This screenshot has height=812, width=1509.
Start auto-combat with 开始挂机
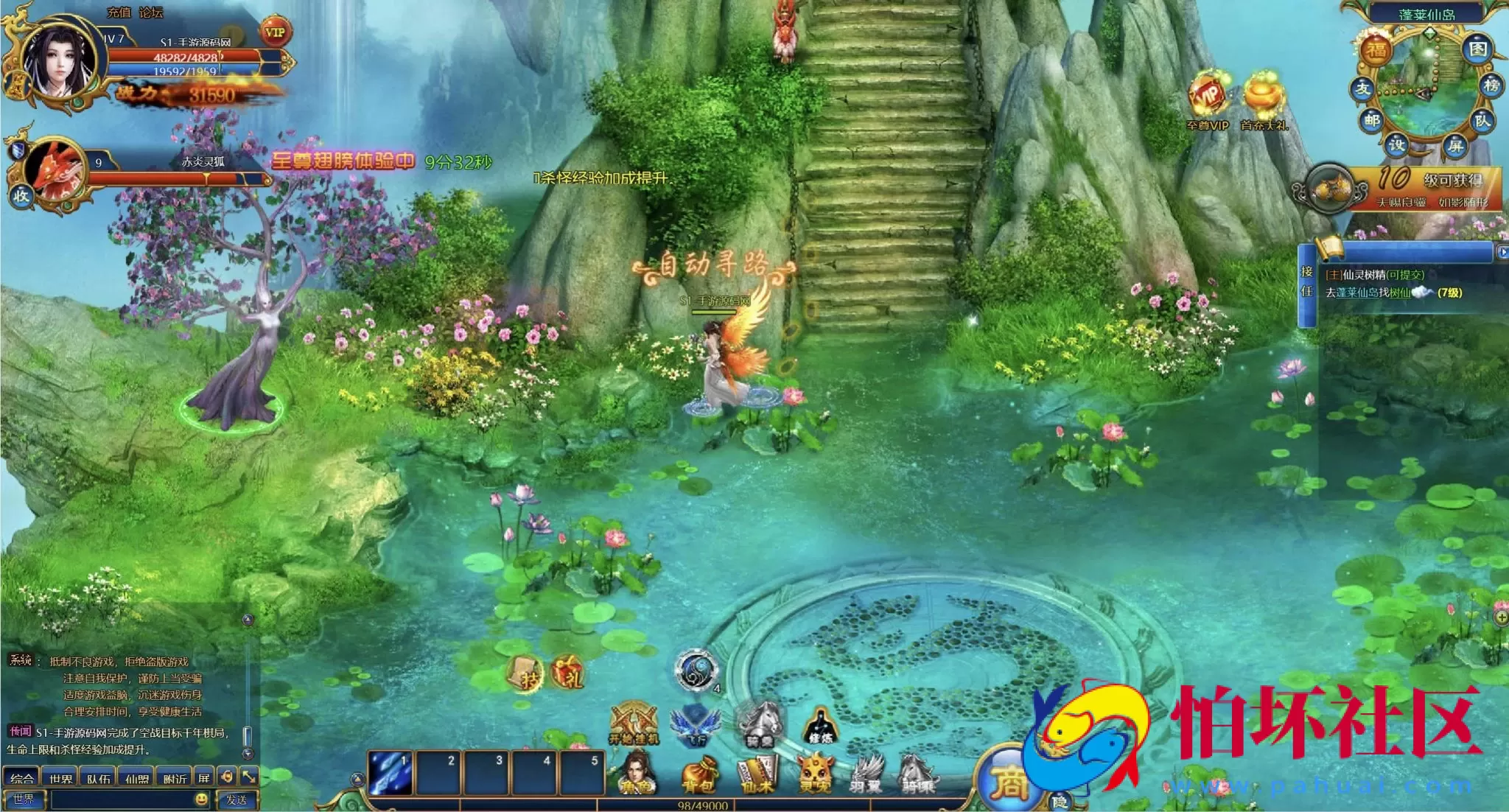click(x=634, y=724)
